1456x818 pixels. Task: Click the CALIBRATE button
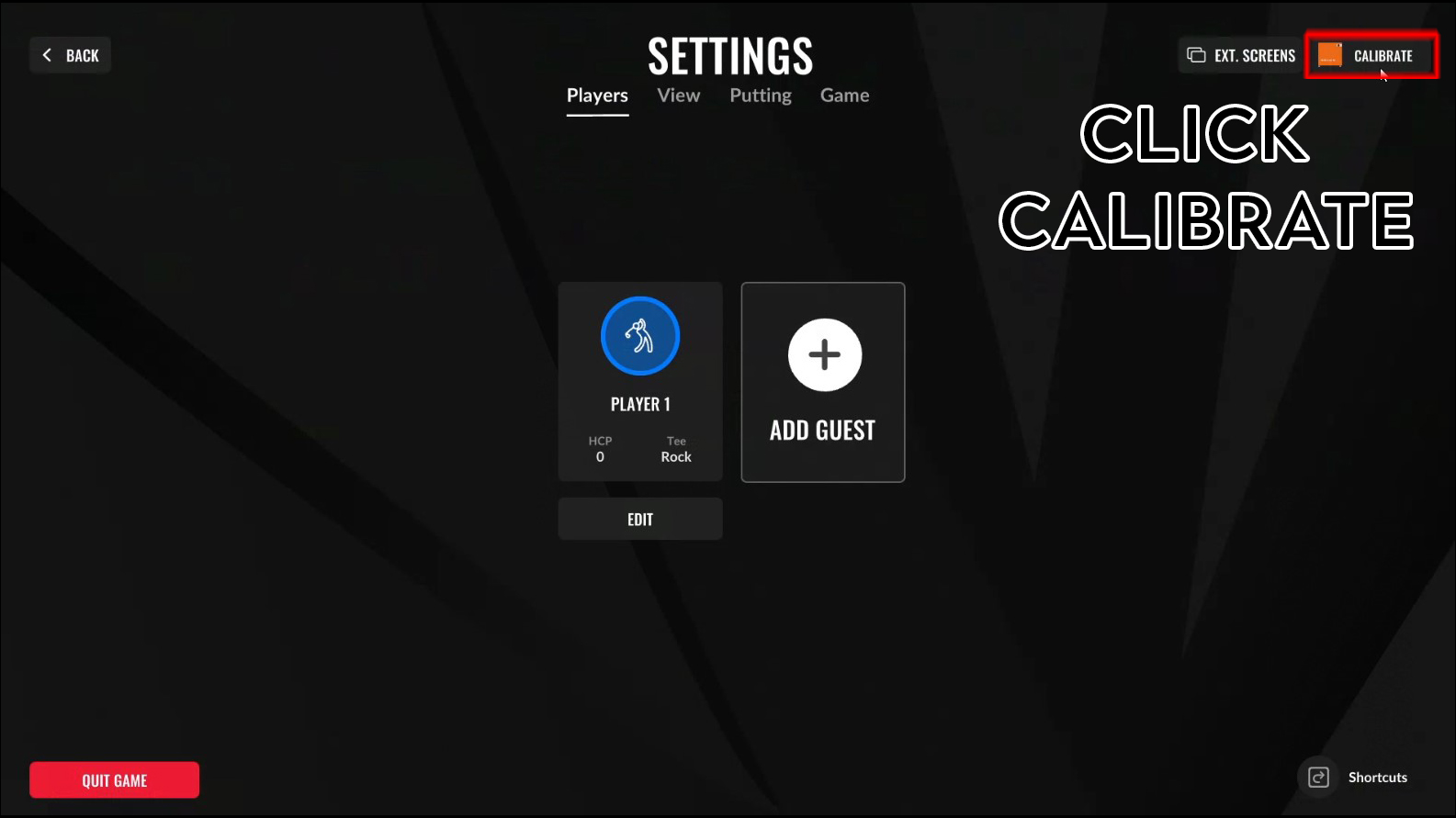pos(1371,55)
